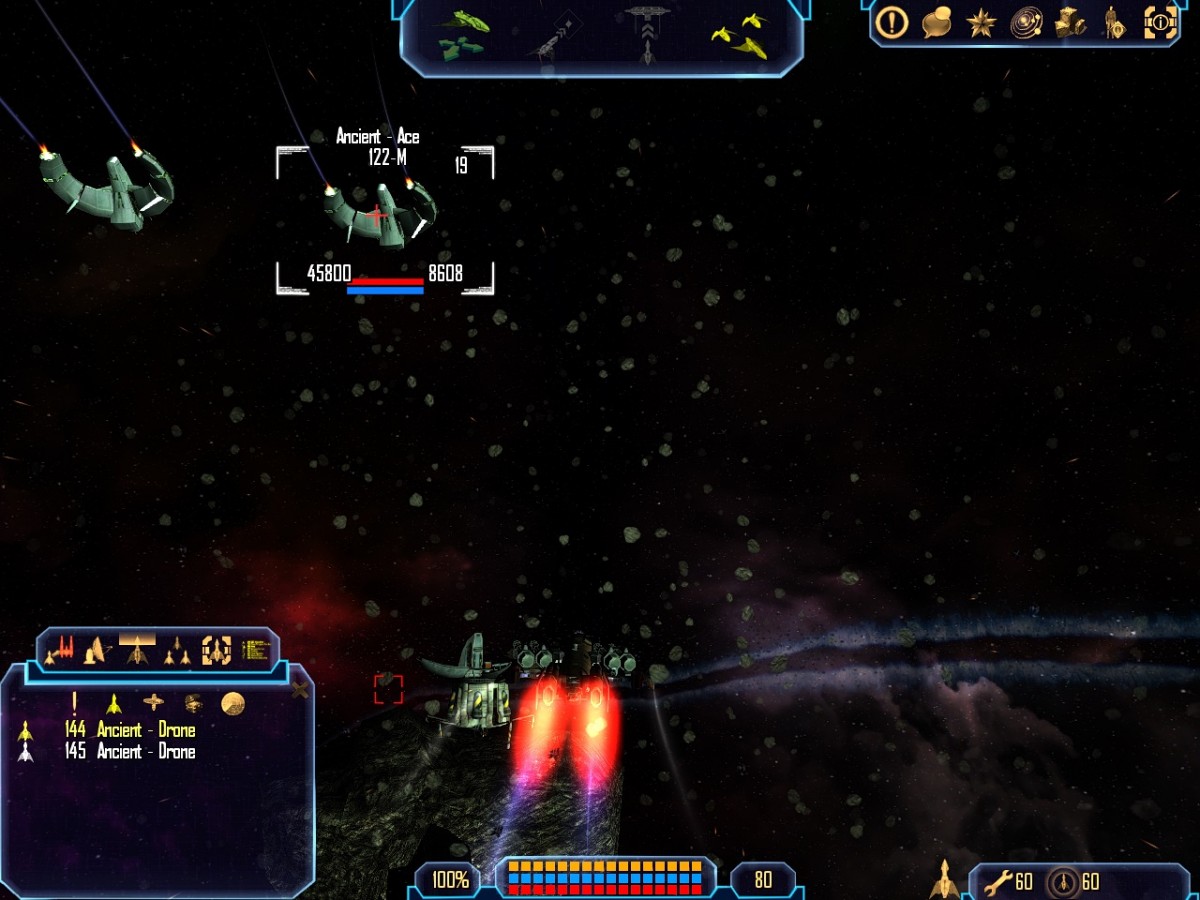Switch to the three-ship wing tab

coord(177,652)
